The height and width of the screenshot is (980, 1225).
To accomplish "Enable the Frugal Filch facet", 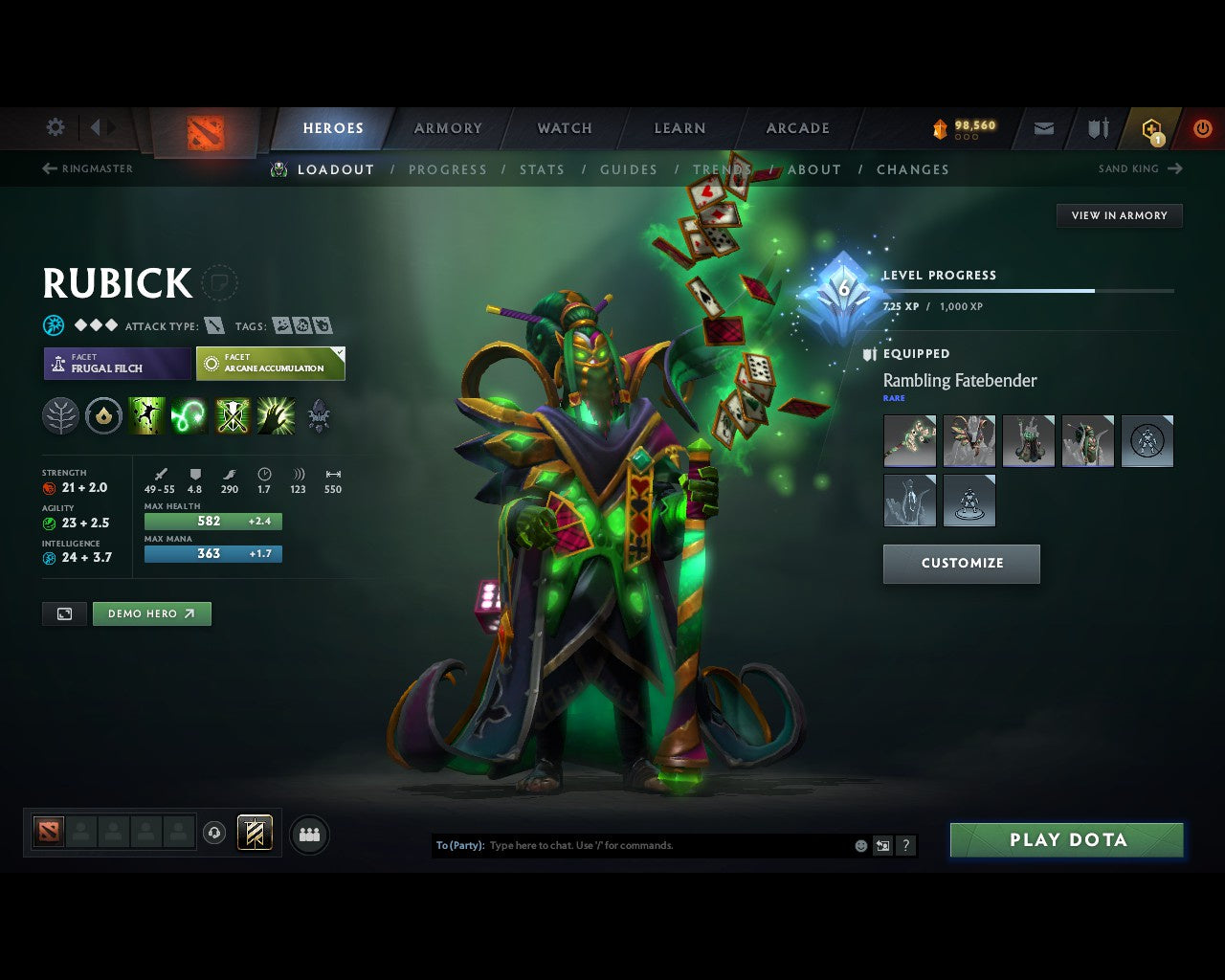I will point(115,364).
